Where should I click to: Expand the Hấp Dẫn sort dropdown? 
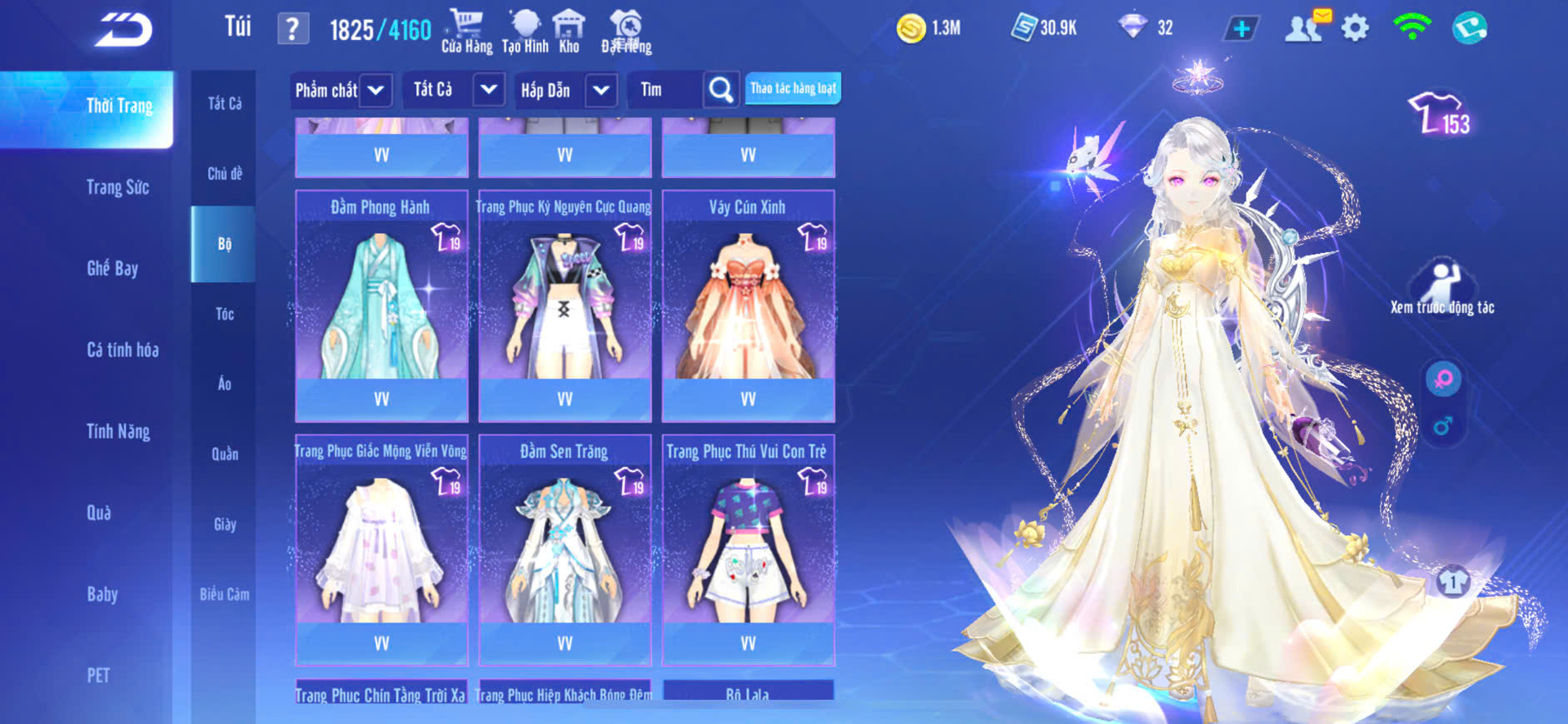tap(601, 90)
